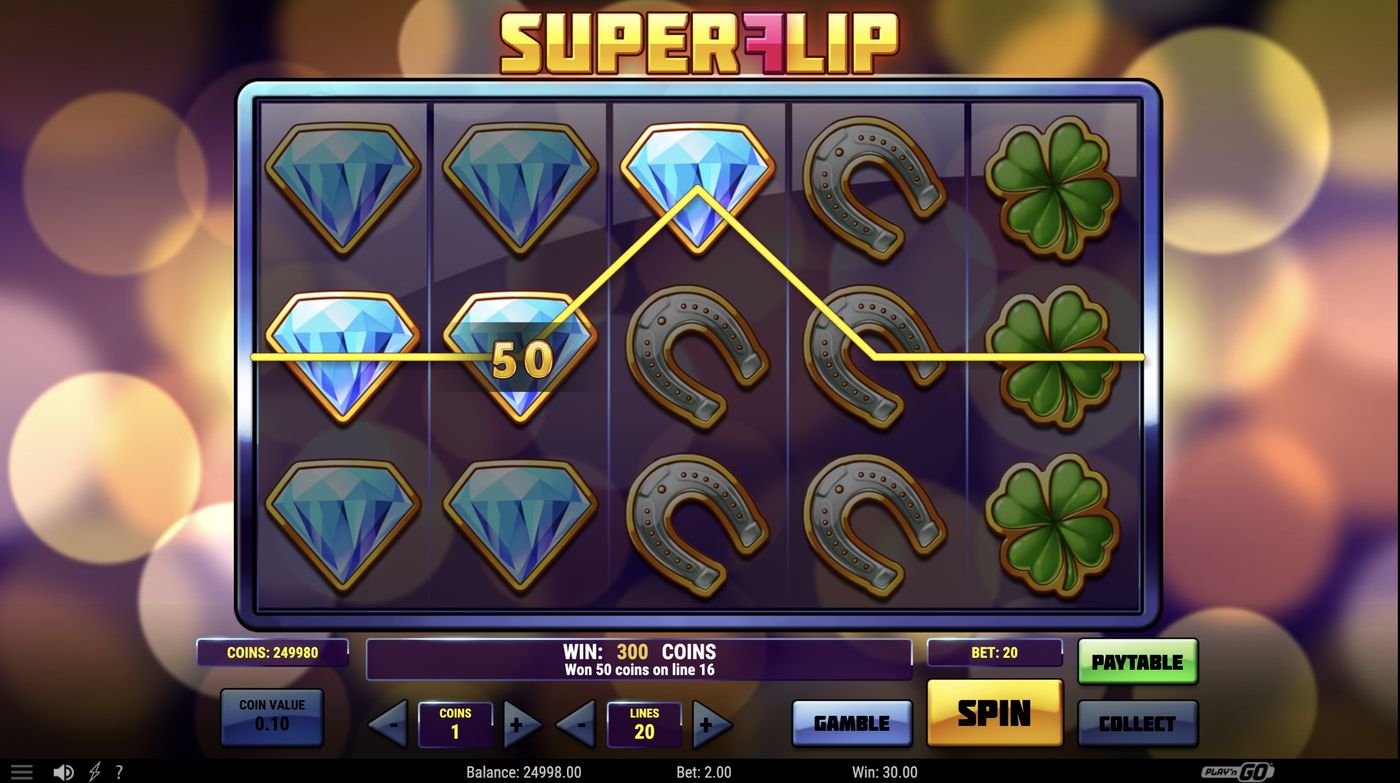1400x783 pixels.
Task: Click the WIN: 300 COINS message bar
Action: tap(639, 653)
